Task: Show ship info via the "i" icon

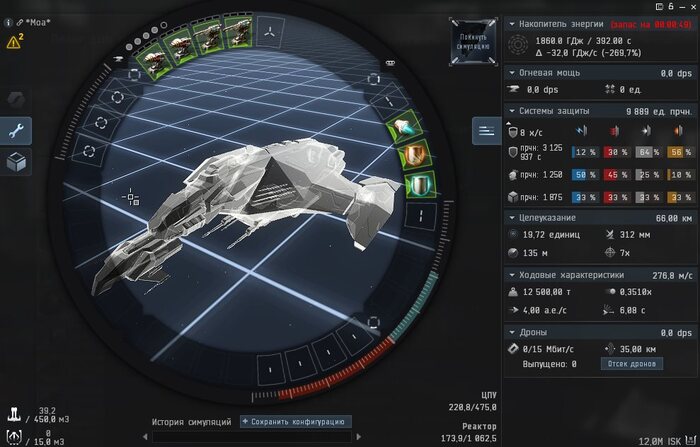Action: (x=7, y=20)
